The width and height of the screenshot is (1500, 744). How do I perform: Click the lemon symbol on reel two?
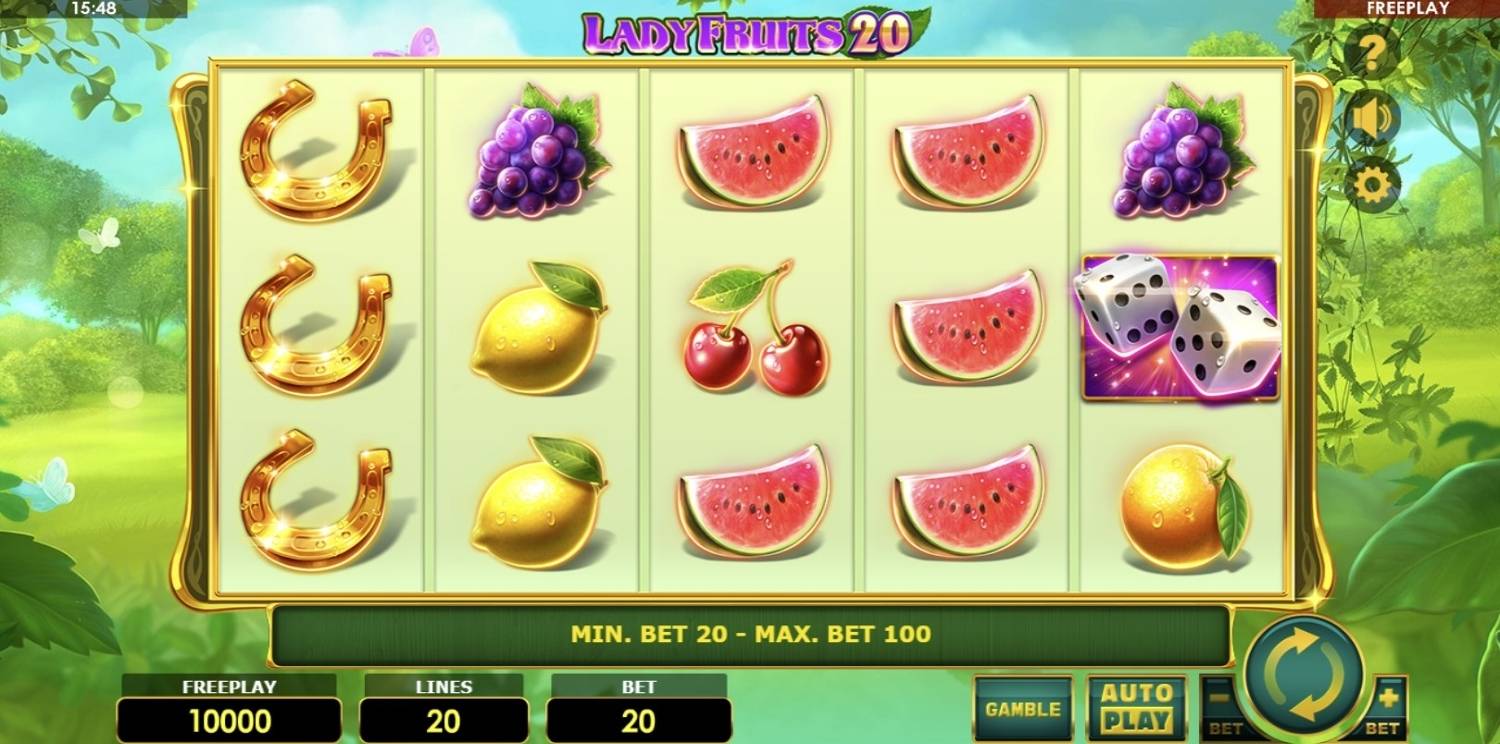coord(535,335)
